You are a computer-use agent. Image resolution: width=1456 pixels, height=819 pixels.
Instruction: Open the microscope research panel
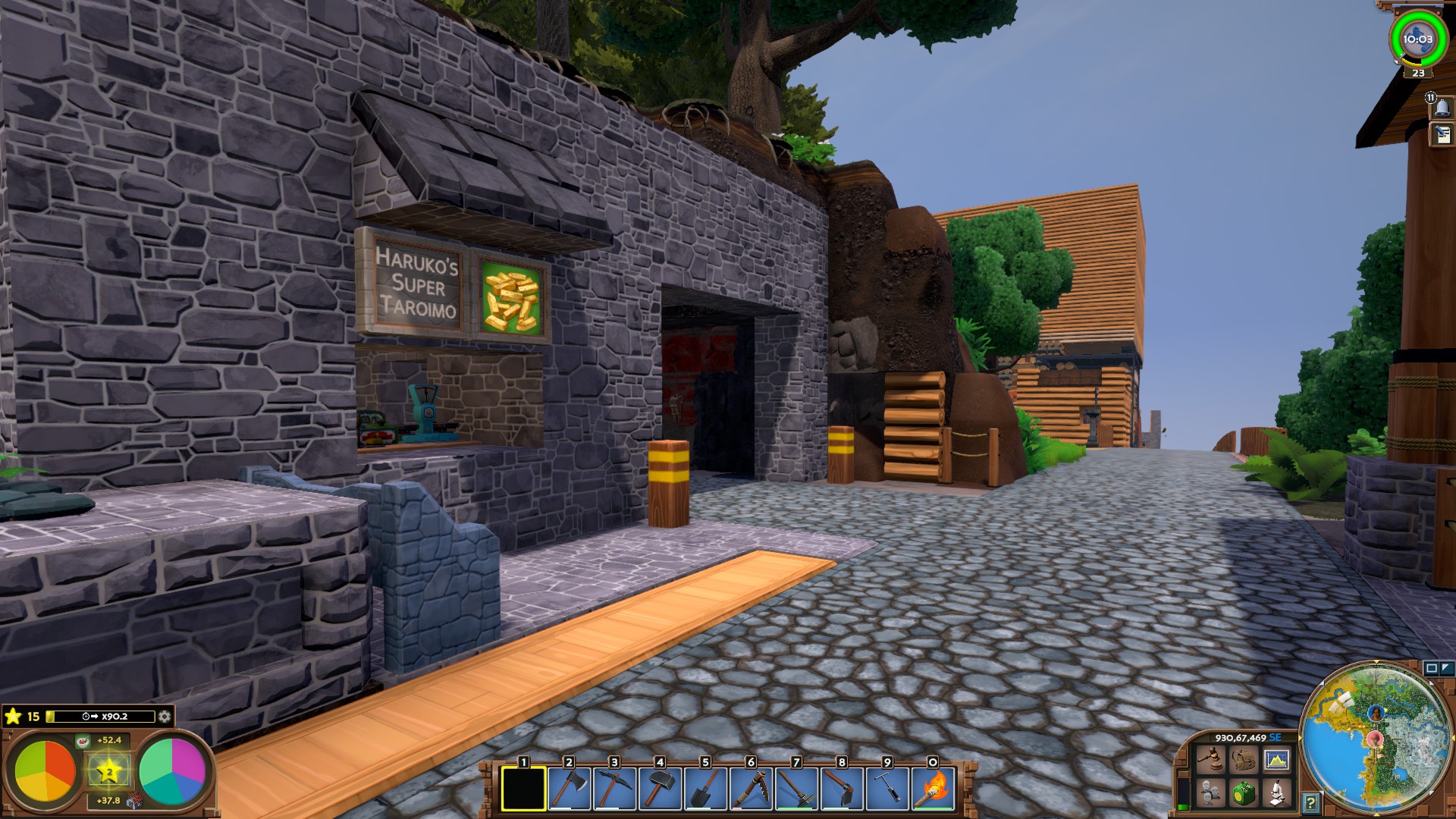click(x=1277, y=793)
